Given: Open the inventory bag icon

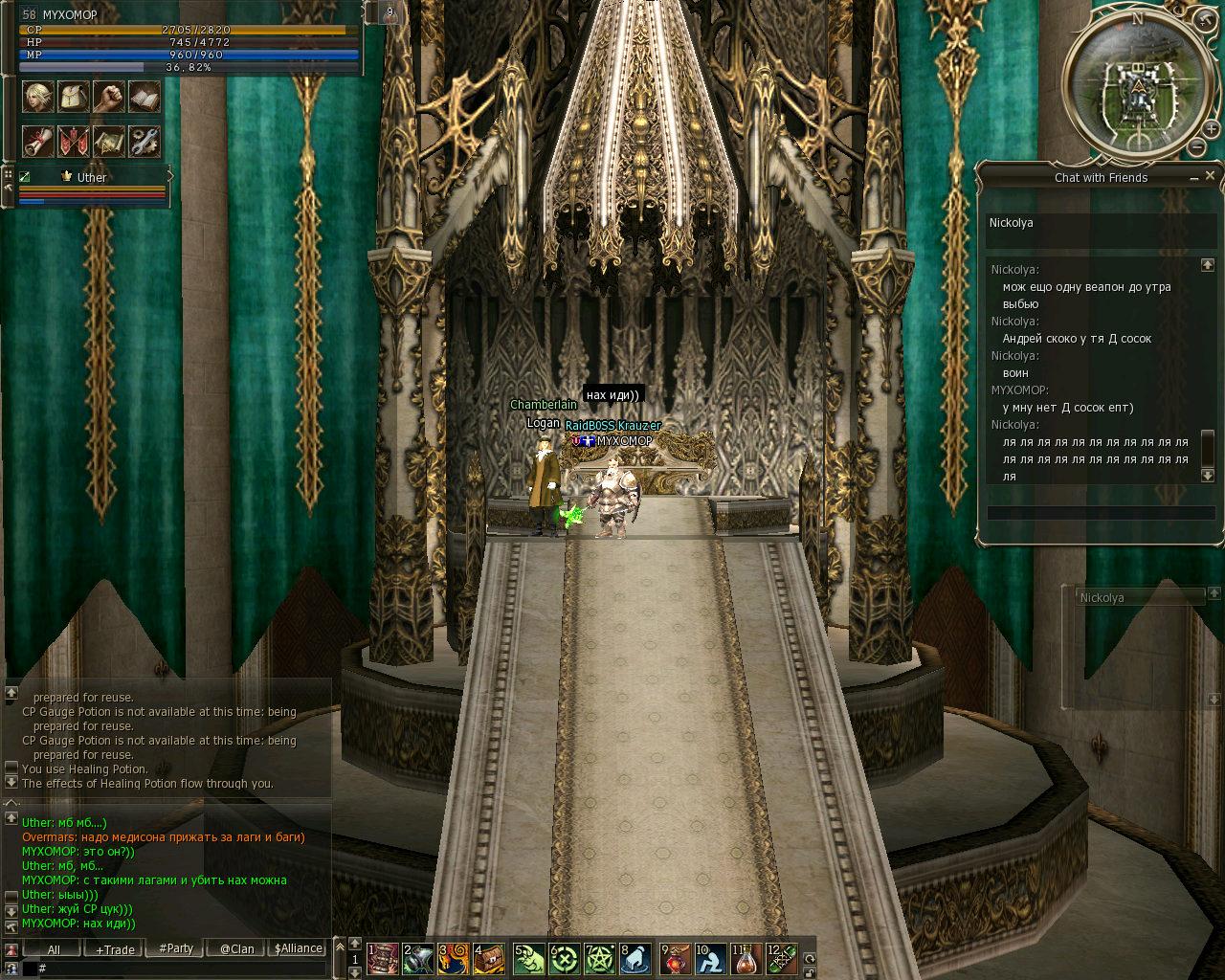Looking at the screenshot, I should click(74, 97).
